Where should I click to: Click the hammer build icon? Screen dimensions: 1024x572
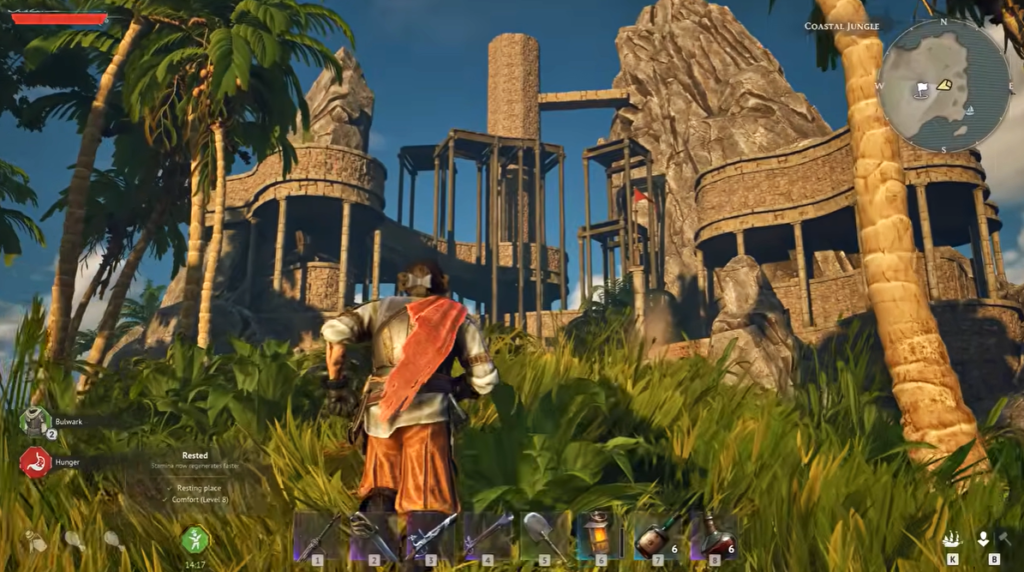pos(1003,539)
